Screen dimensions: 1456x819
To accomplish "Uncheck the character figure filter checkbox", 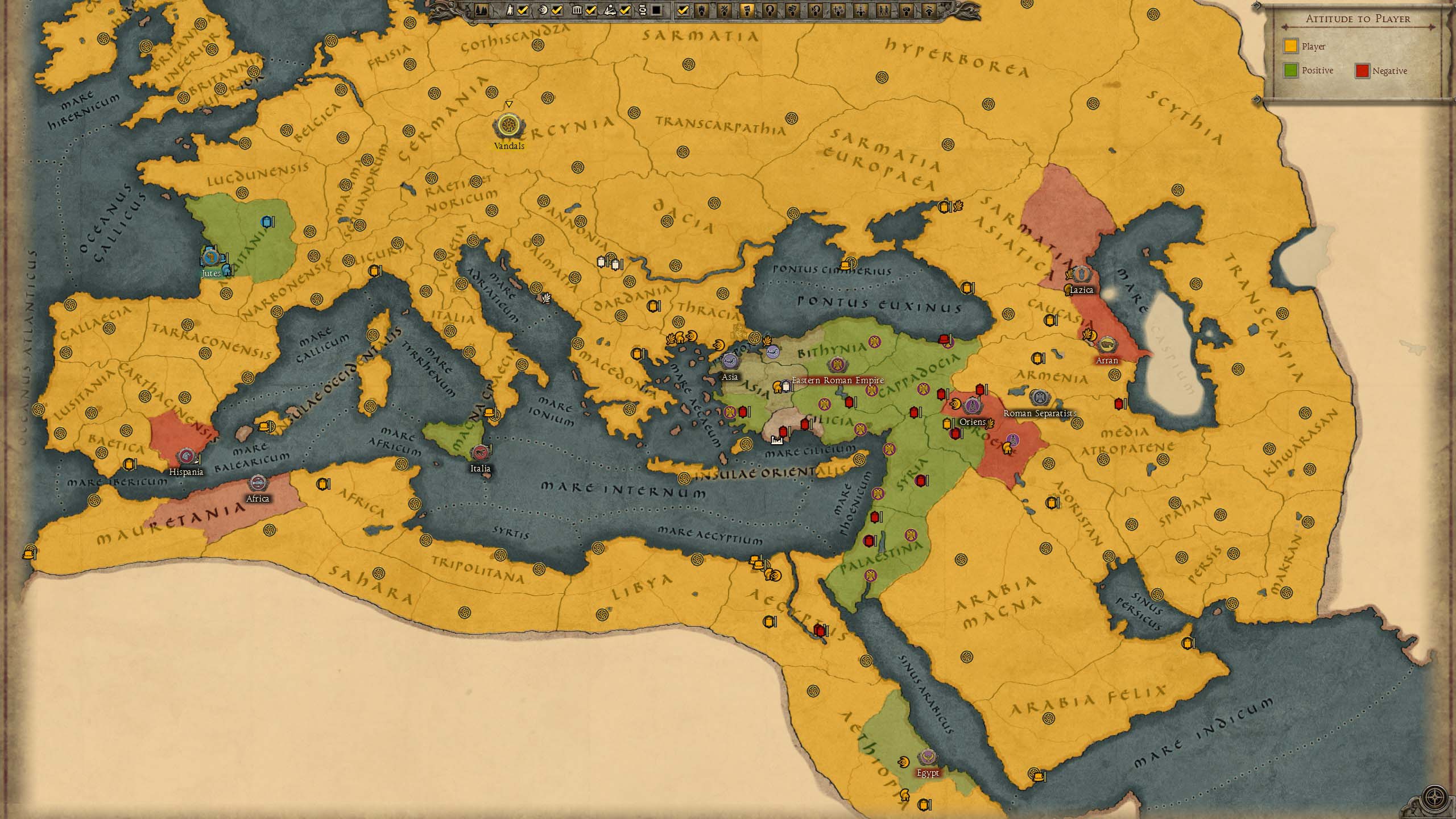I will coord(523,10).
